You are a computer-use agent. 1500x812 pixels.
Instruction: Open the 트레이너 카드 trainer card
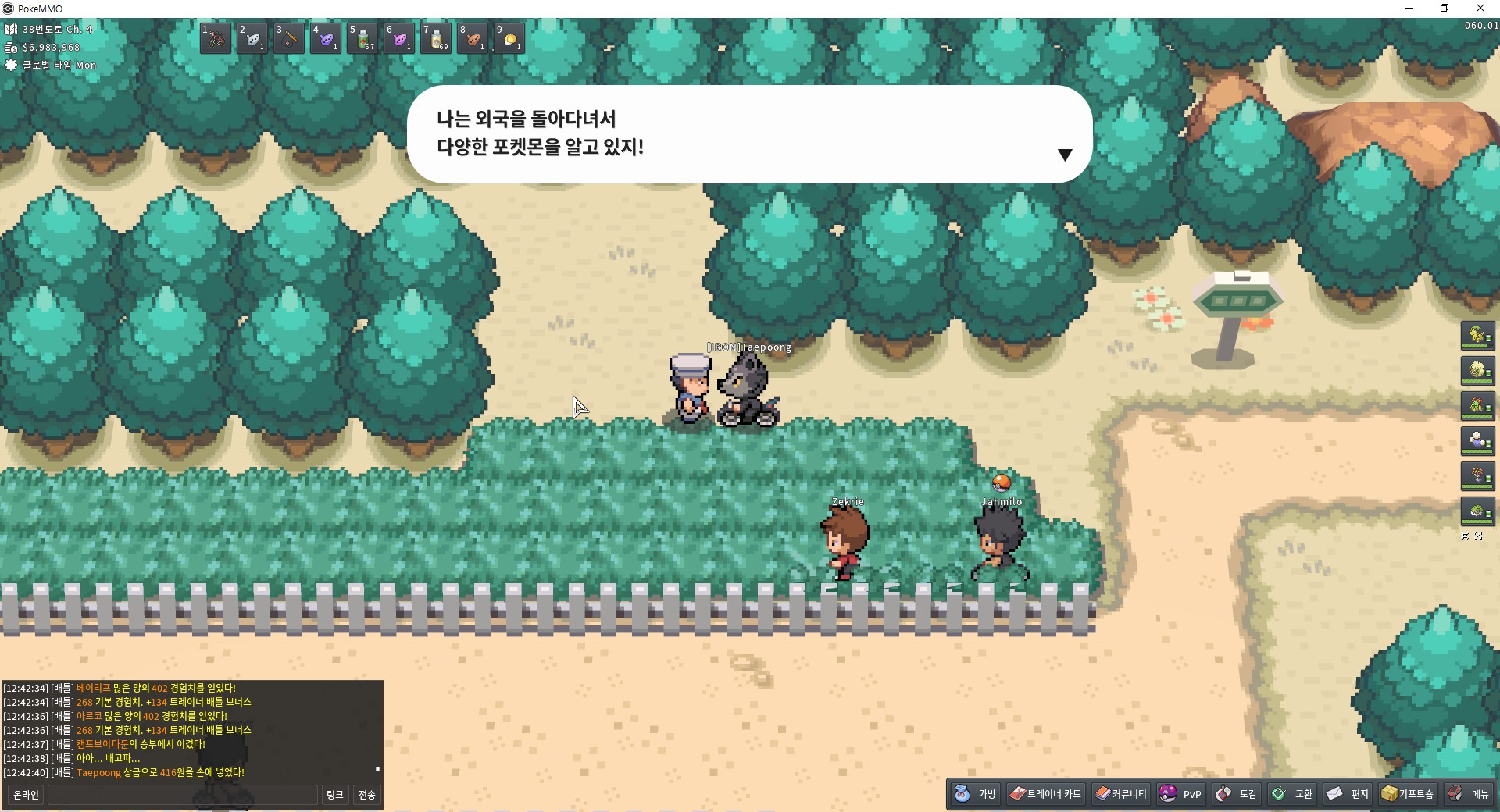(x=1045, y=794)
